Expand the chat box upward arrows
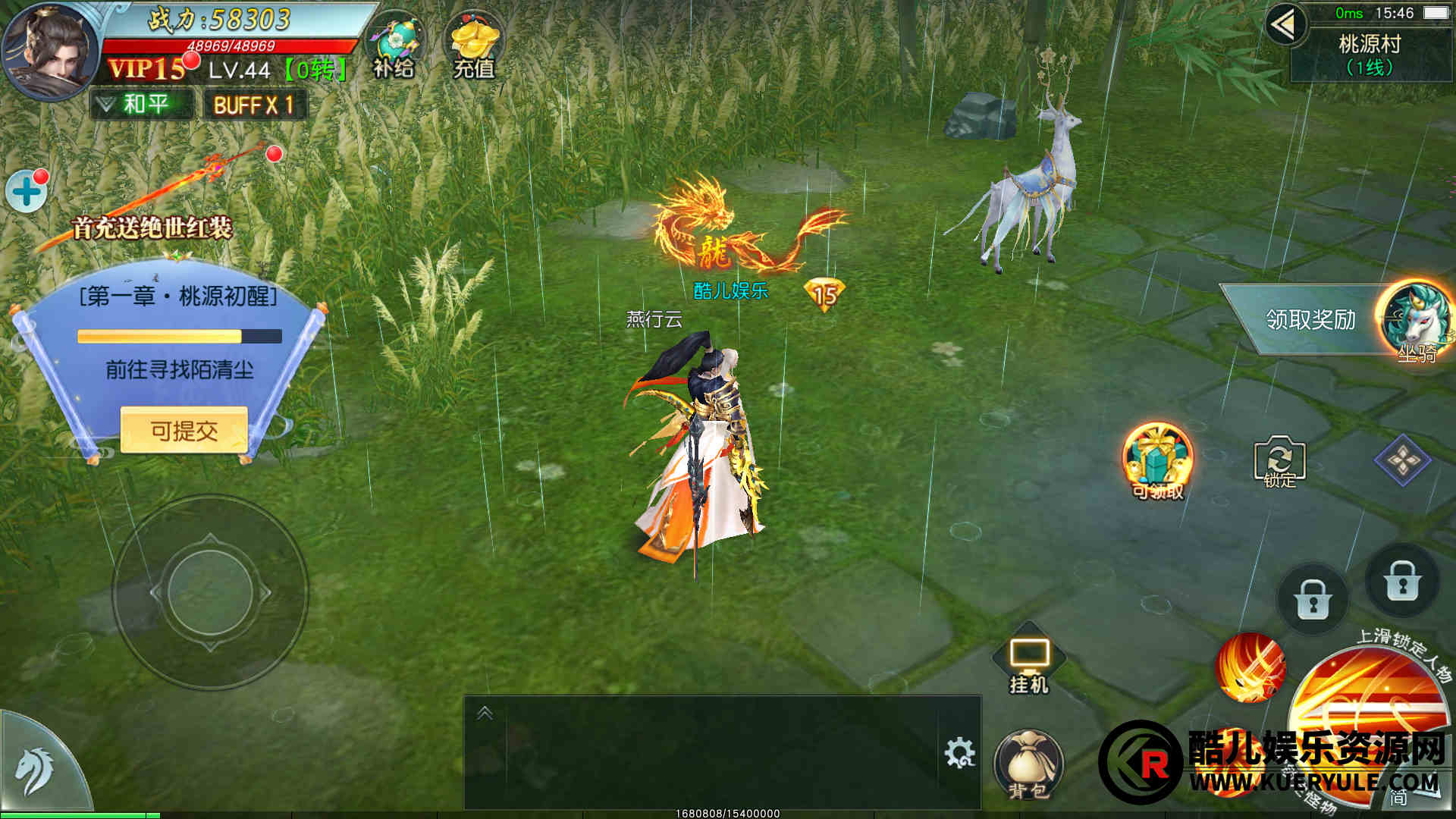This screenshot has height=819, width=1456. 485,713
